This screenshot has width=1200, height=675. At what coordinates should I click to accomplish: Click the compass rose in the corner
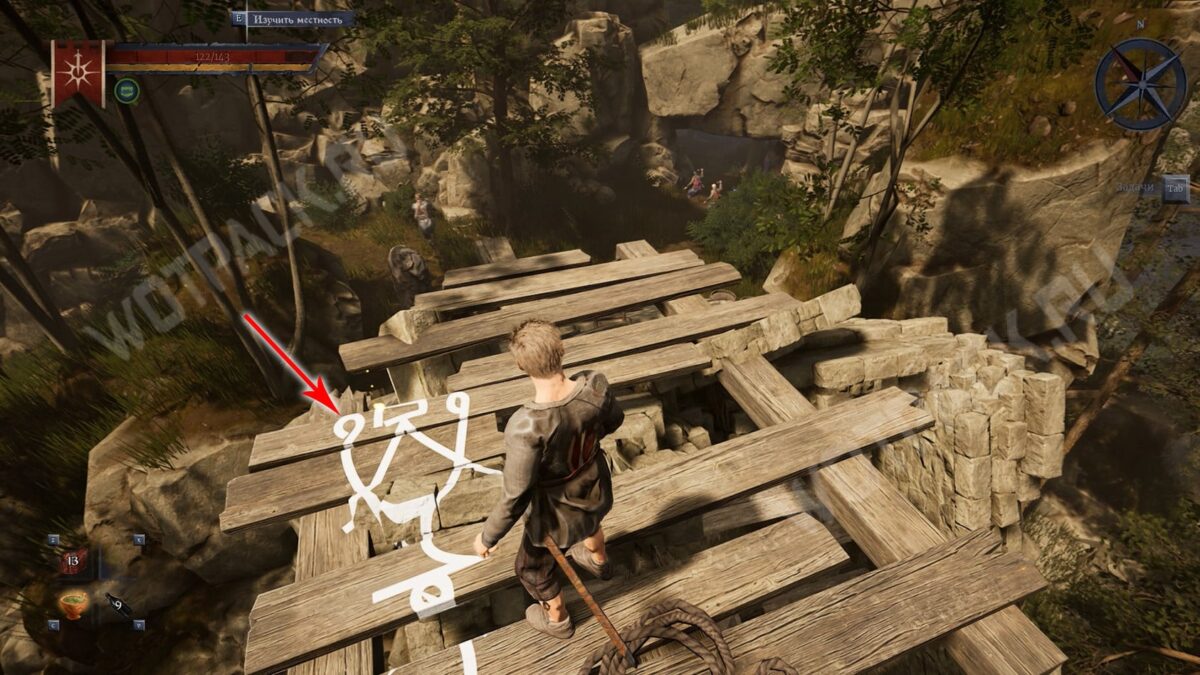[x=1139, y=84]
